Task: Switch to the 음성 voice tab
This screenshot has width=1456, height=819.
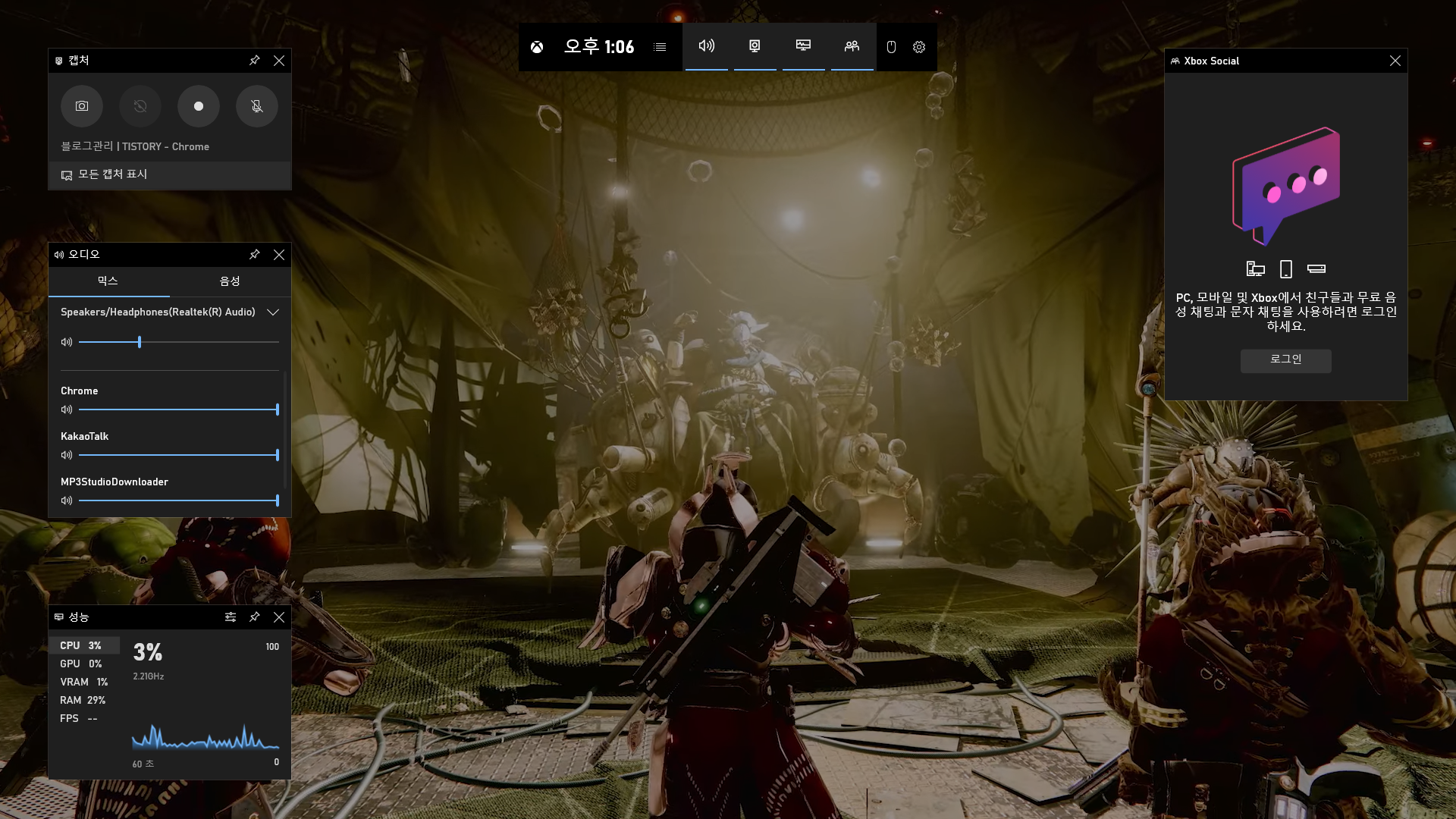Action: (x=230, y=281)
